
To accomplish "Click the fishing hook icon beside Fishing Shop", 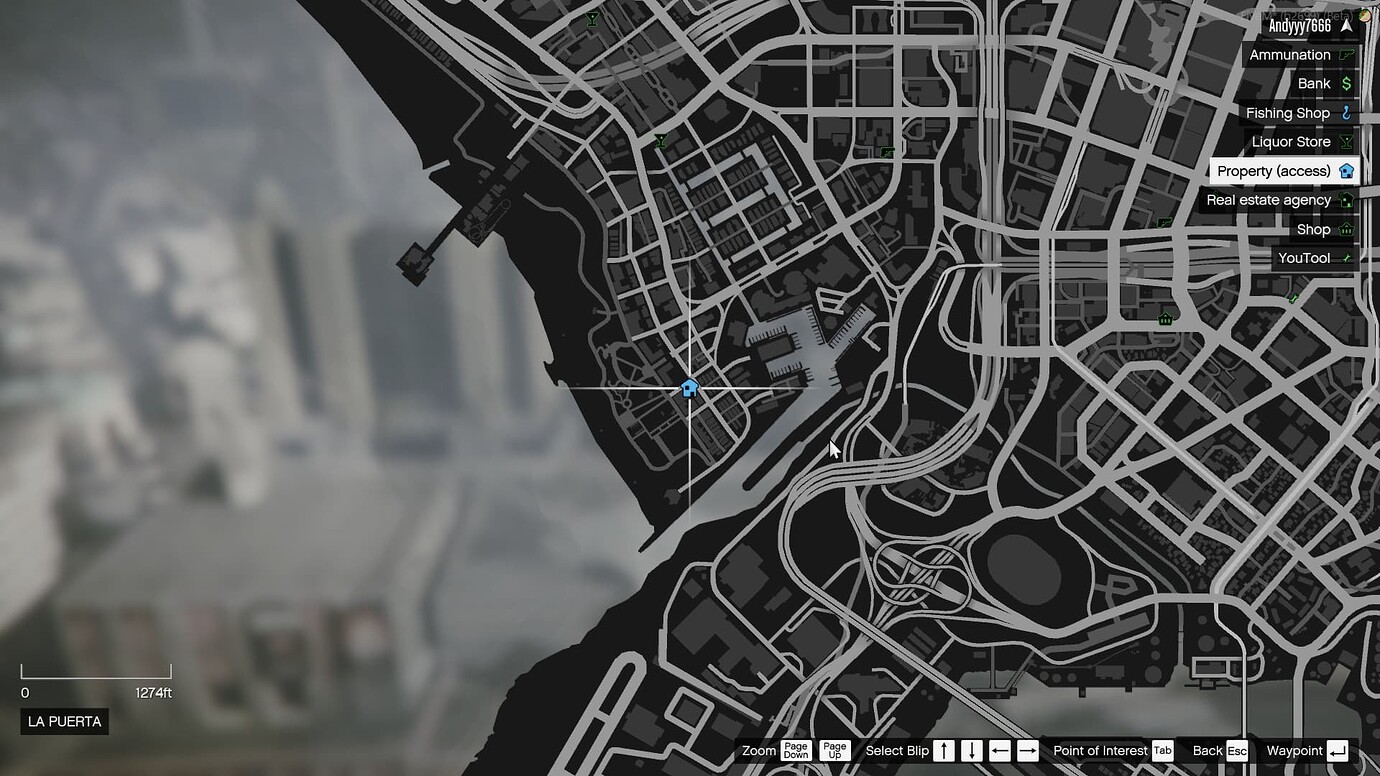I will pyautogui.click(x=1344, y=112).
